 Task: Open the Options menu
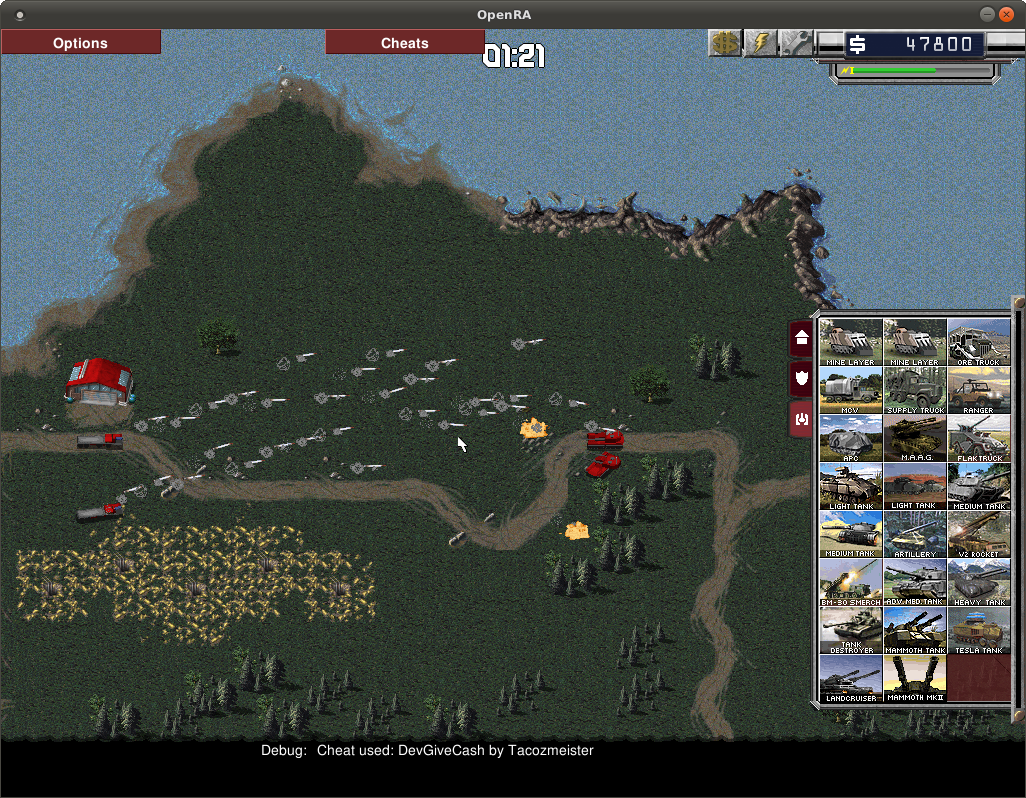80,43
